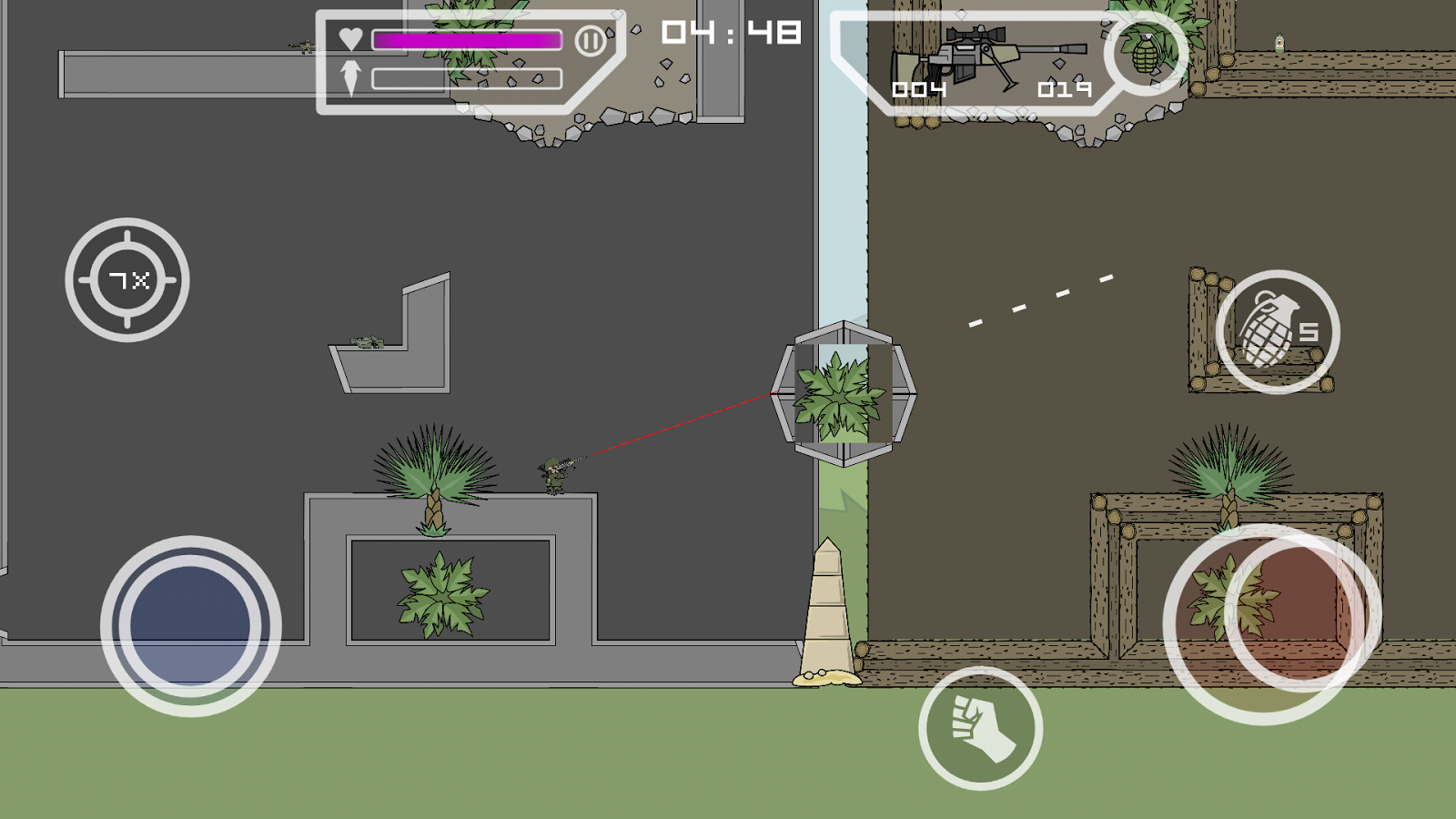Tap the heart icon next to the health bar

(x=350, y=39)
